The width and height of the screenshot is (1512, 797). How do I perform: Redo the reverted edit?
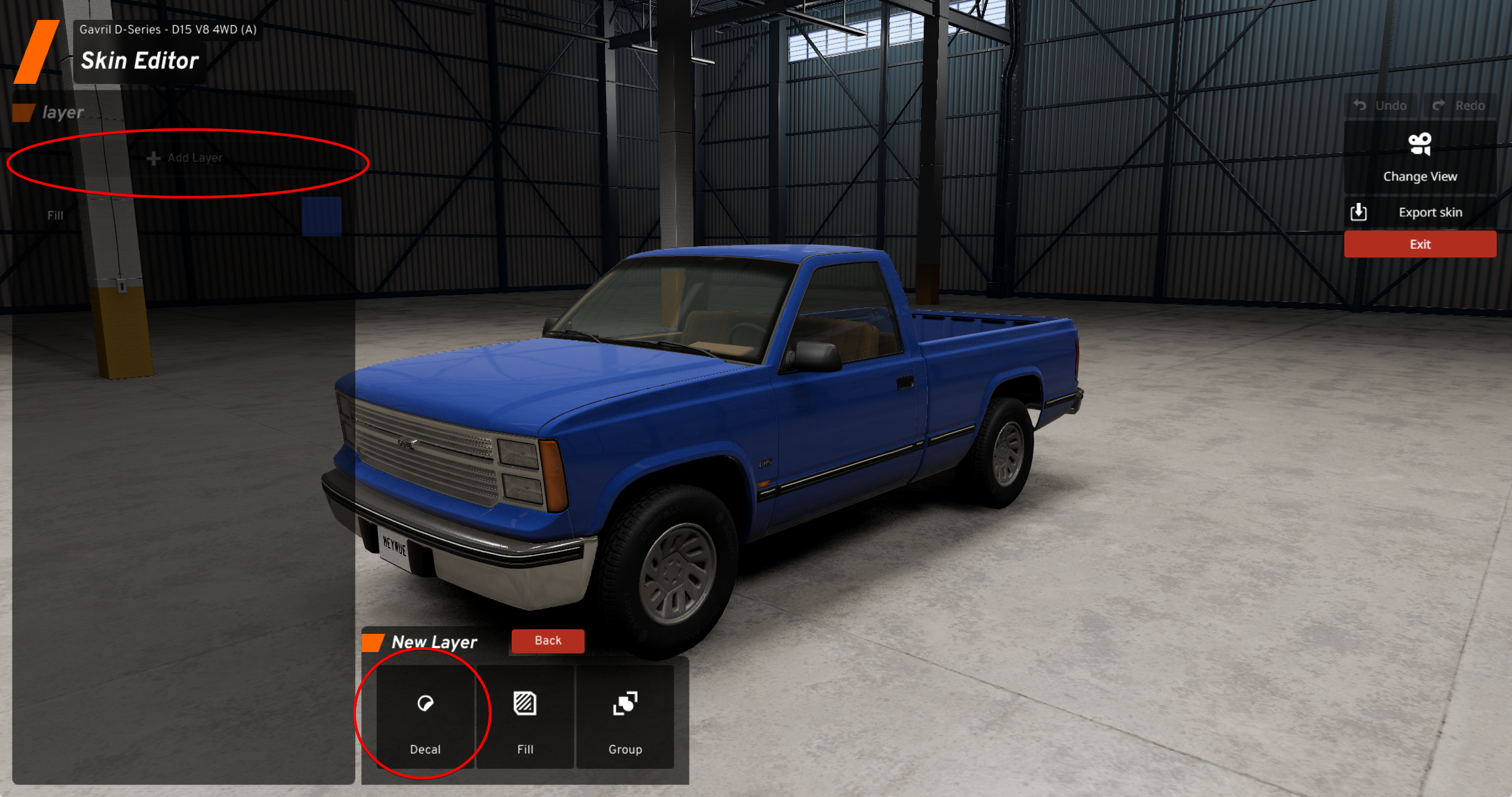(1461, 106)
